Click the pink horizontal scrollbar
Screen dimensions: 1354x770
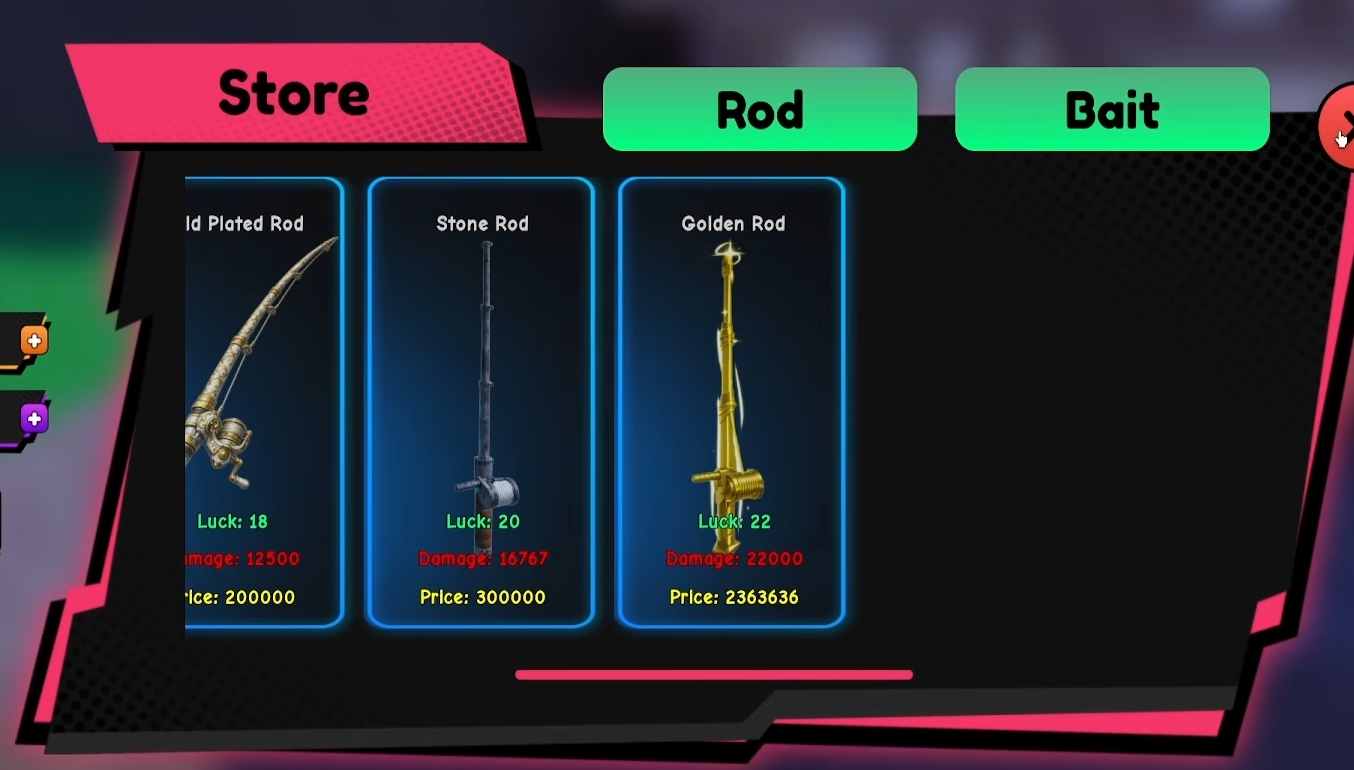(x=713, y=674)
